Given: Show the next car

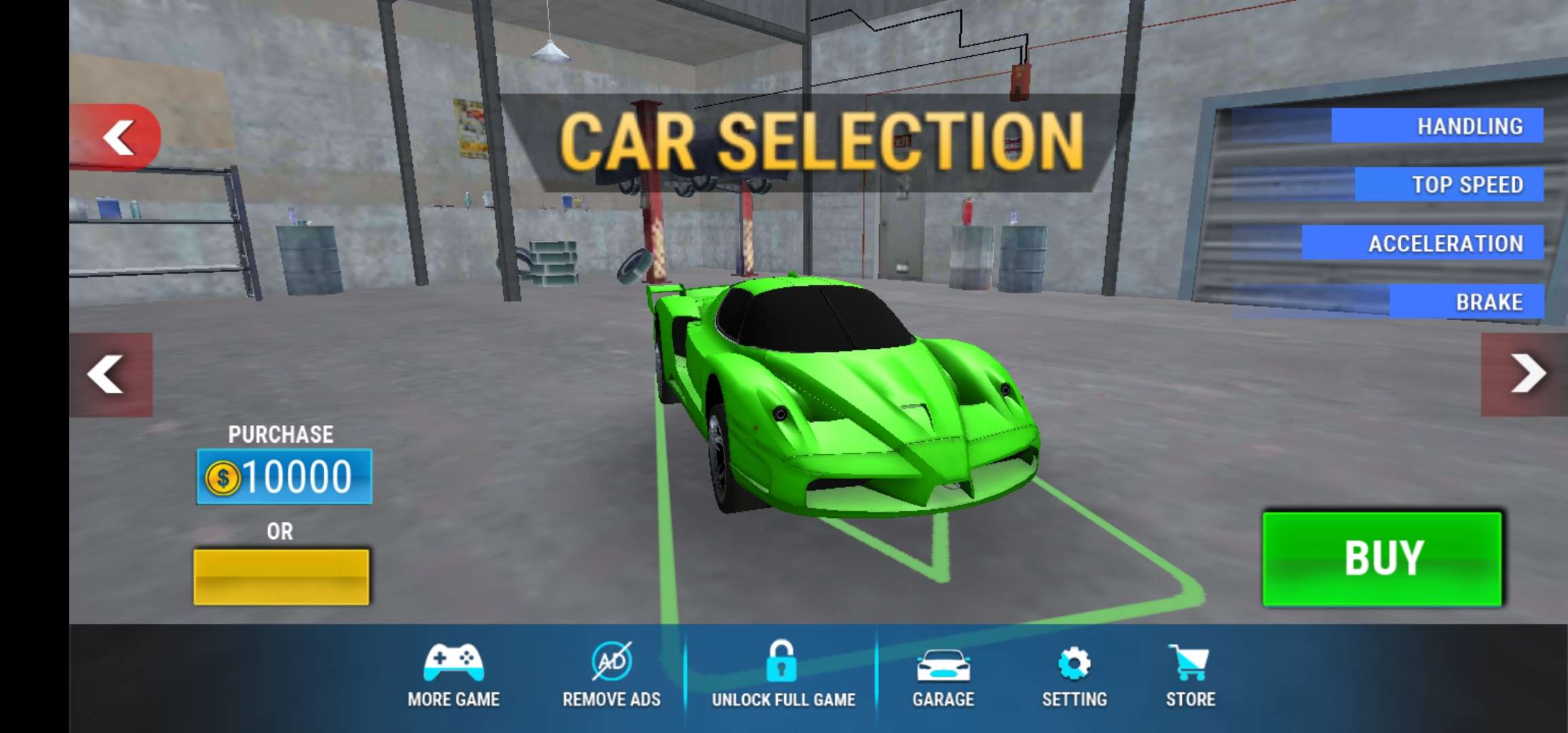Looking at the screenshot, I should tap(1525, 374).
